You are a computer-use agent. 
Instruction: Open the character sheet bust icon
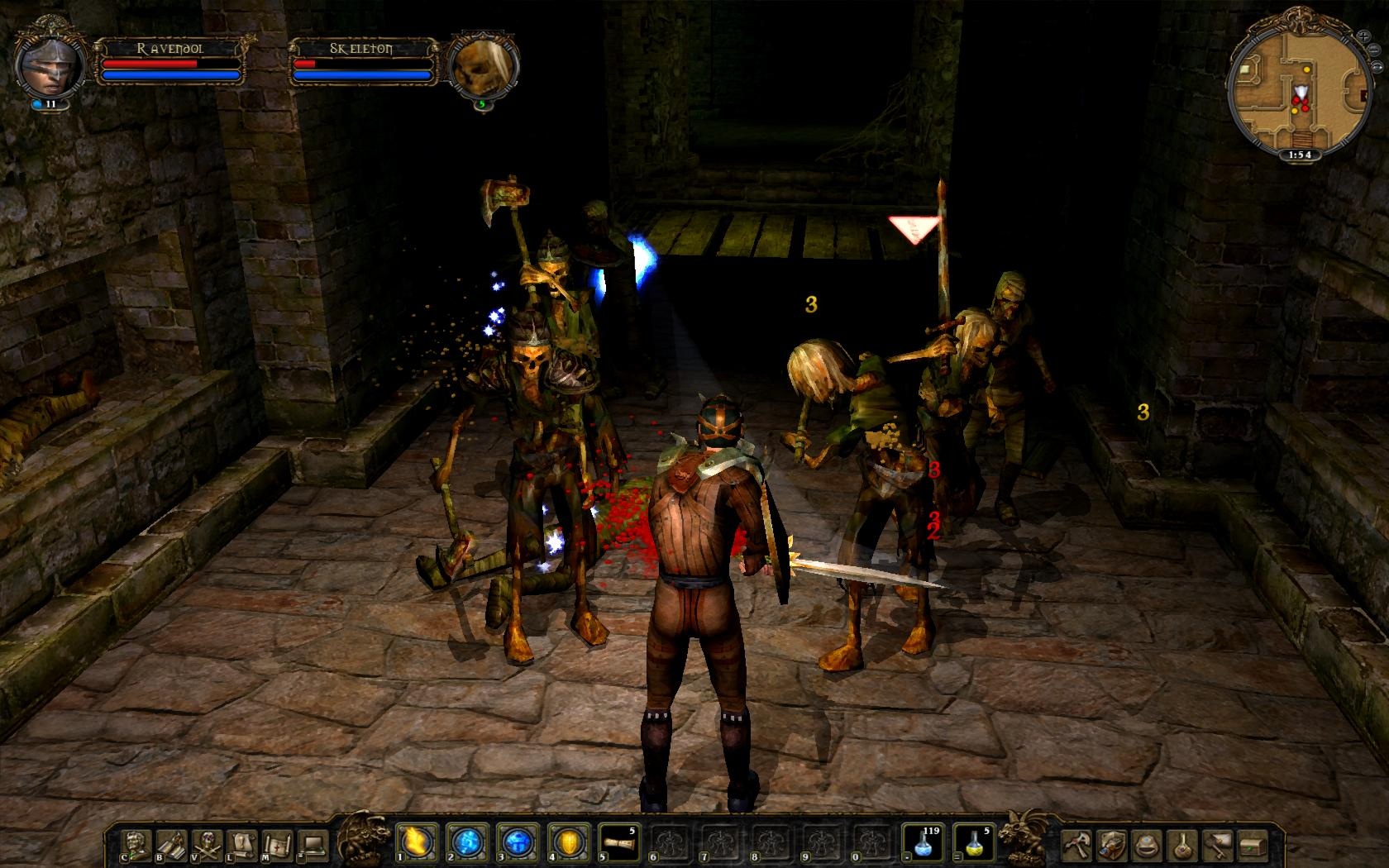tap(134, 844)
